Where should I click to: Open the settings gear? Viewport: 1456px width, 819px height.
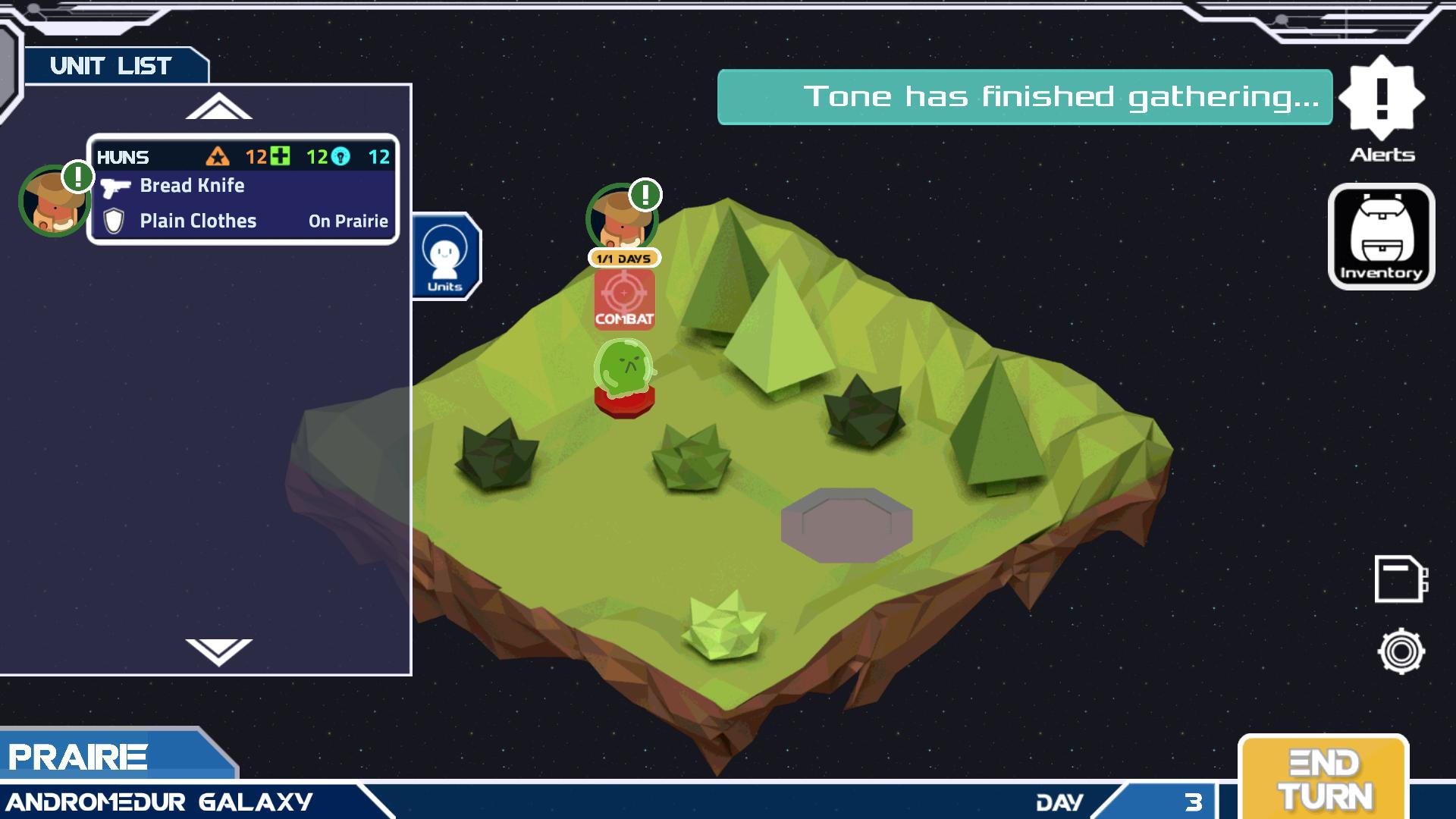(x=1401, y=651)
